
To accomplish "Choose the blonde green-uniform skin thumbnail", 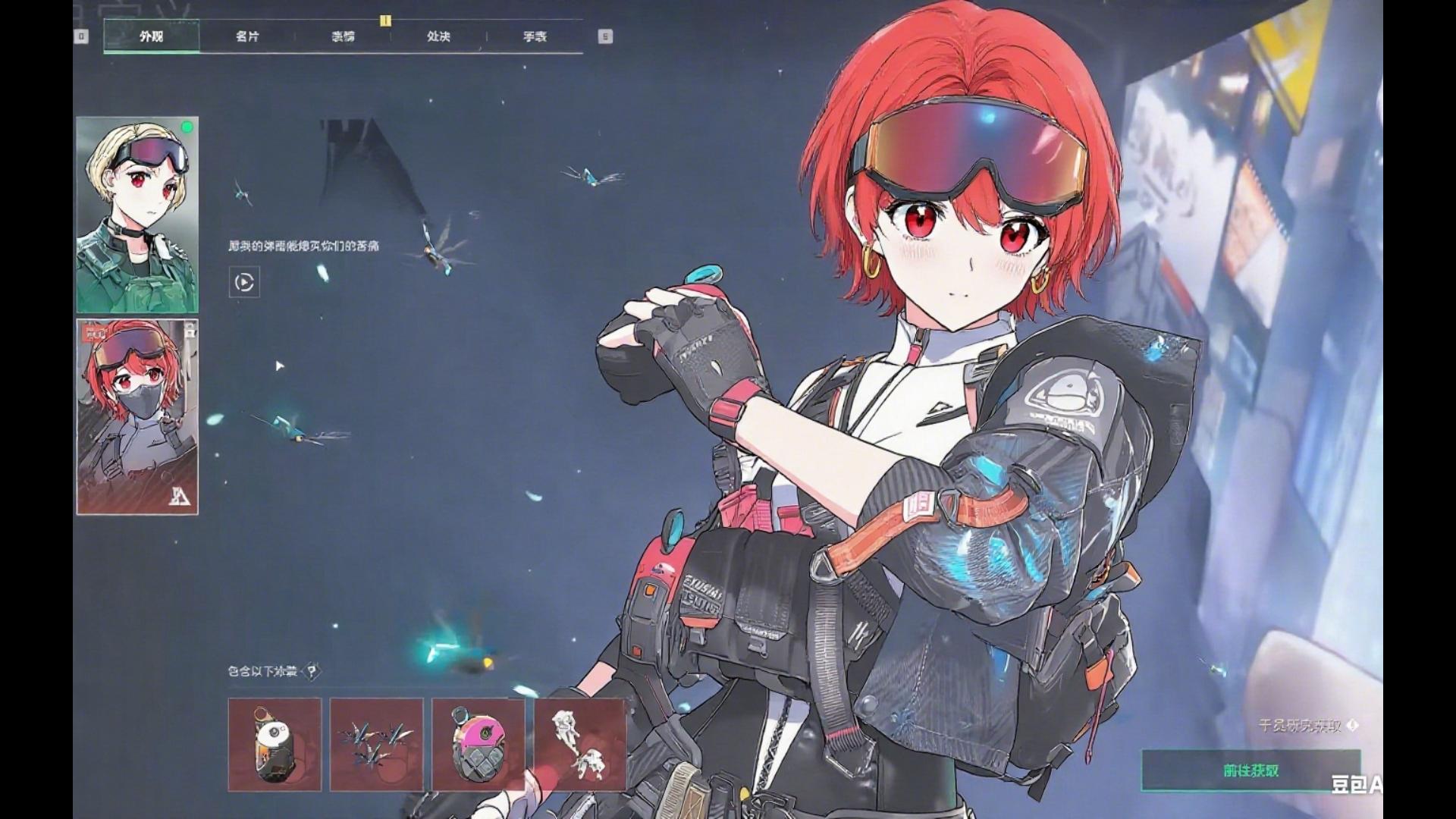I will 137,215.
